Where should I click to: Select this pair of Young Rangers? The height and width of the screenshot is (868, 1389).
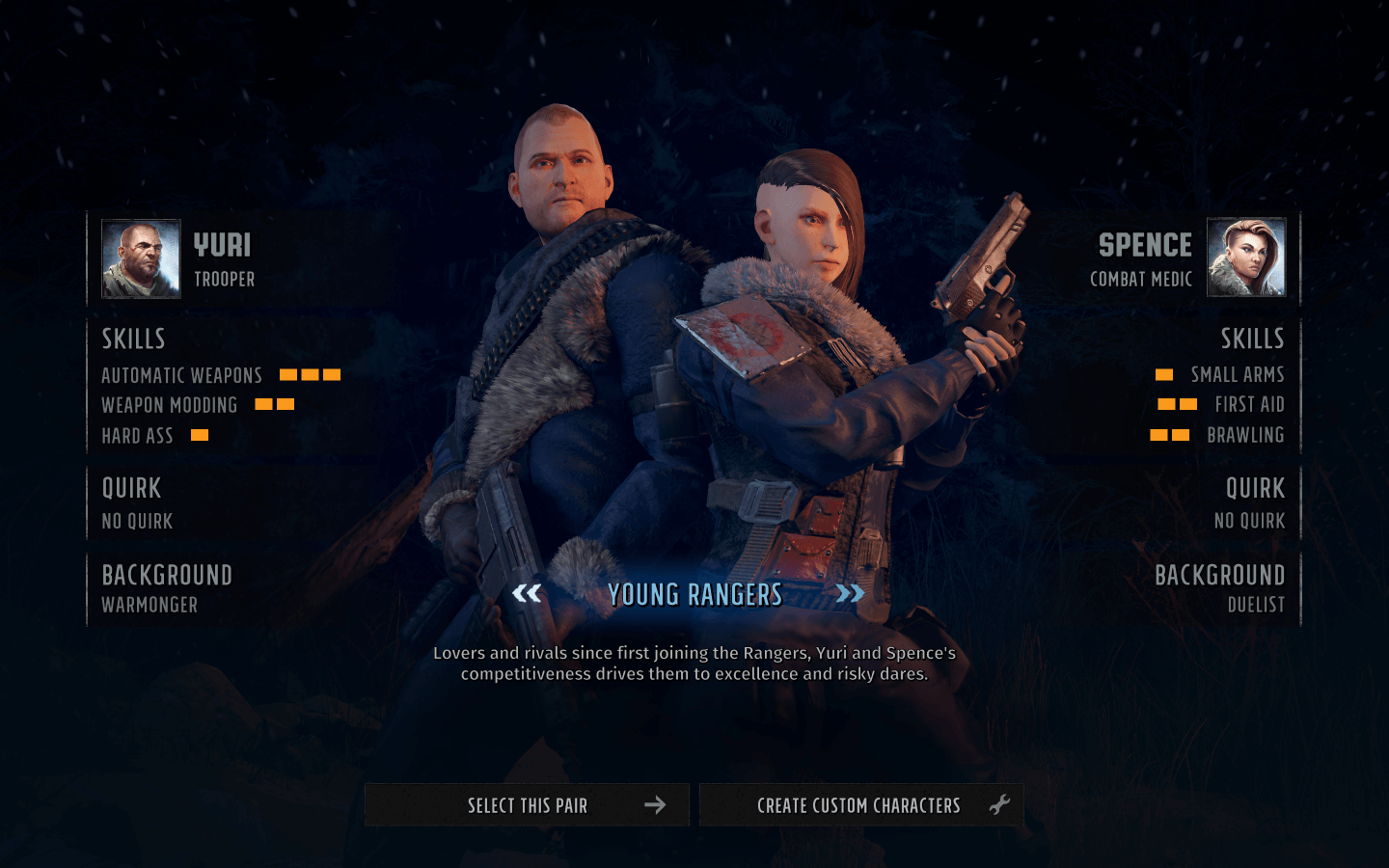click(x=527, y=805)
